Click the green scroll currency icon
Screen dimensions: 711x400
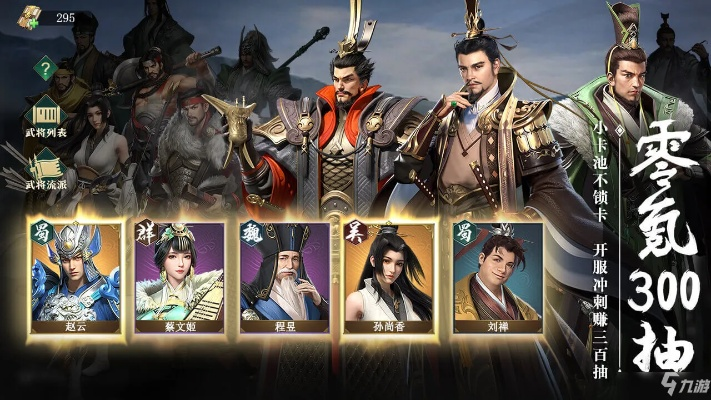(x=30, y=18)
